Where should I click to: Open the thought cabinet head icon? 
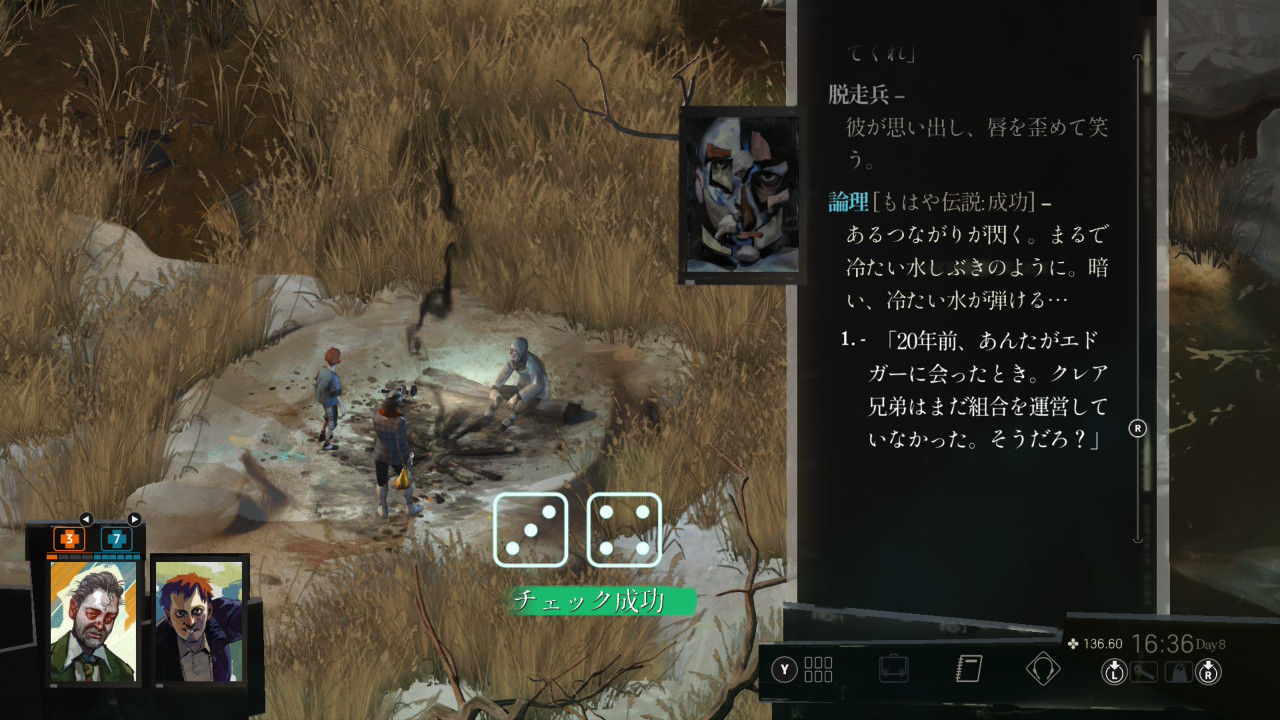(x=1043, y=668)
